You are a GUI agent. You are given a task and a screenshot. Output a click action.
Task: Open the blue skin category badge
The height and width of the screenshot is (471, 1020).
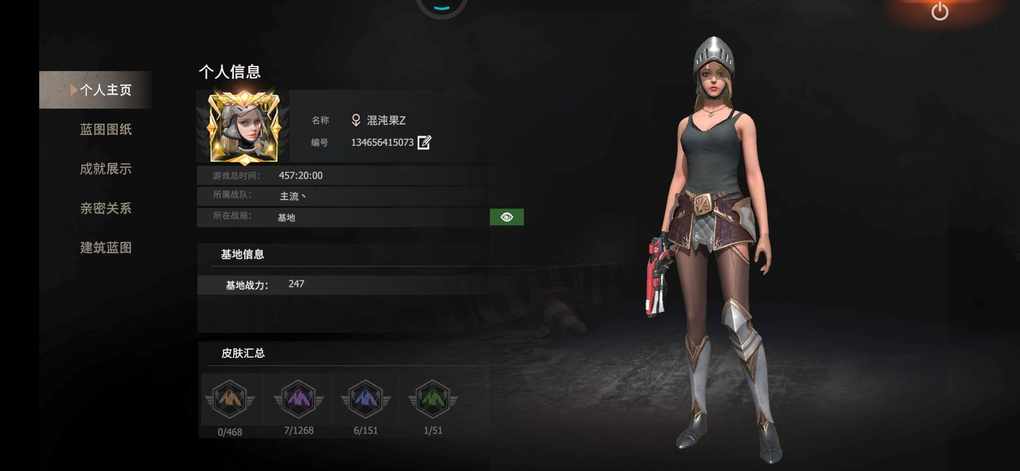pyautogui.click(x=365, y=400)
